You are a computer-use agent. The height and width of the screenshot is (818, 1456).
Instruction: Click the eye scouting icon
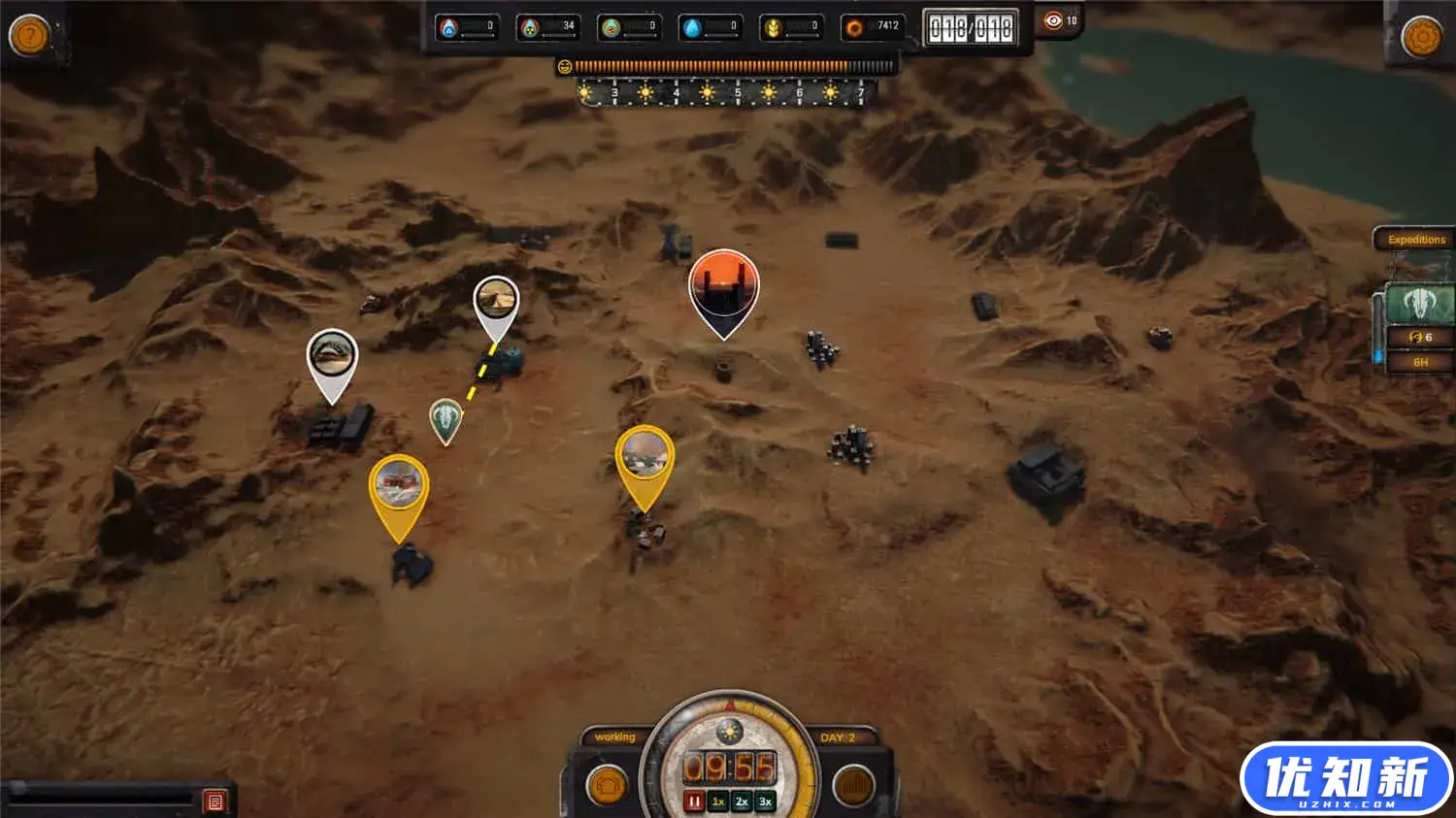pyautogui.click(x=1053, y=20)
